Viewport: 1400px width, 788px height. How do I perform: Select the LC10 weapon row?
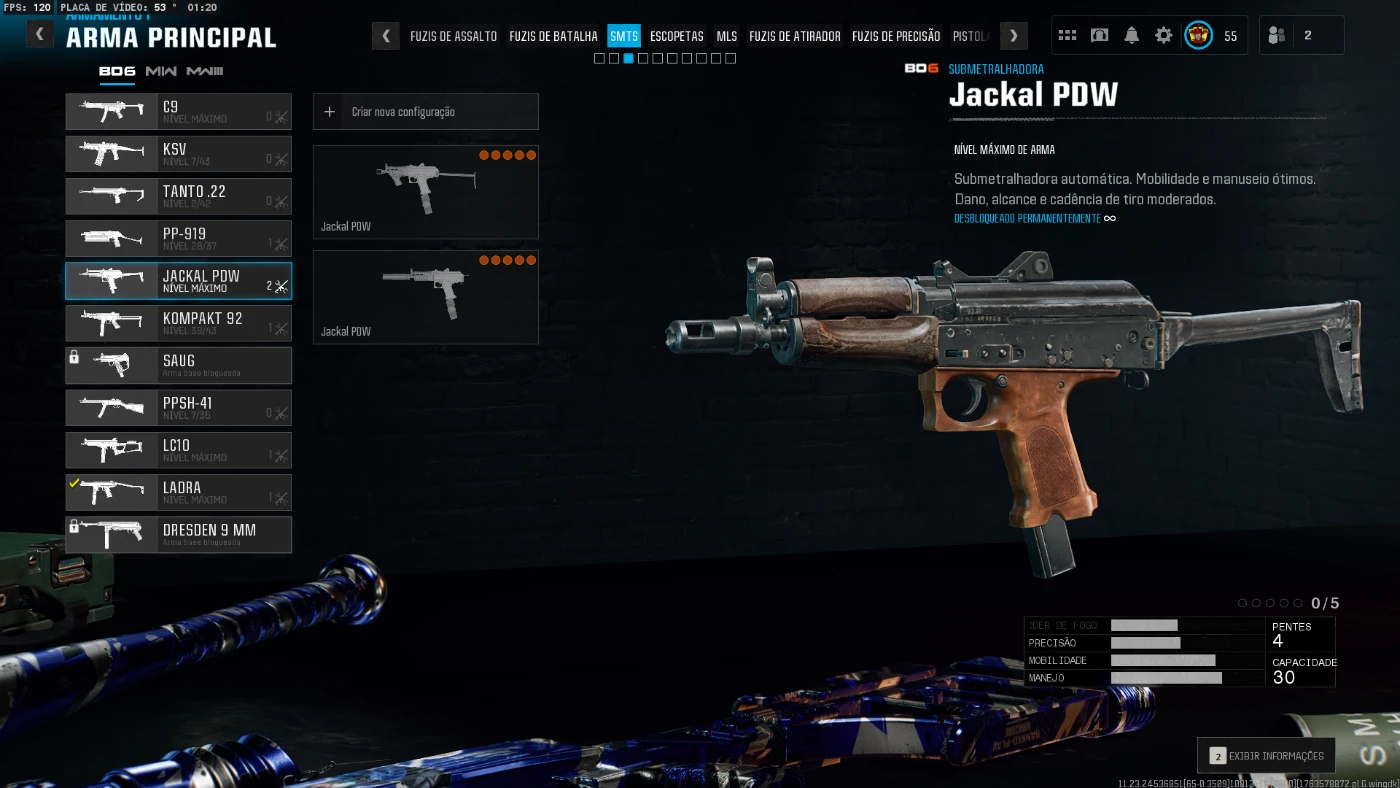178,450
